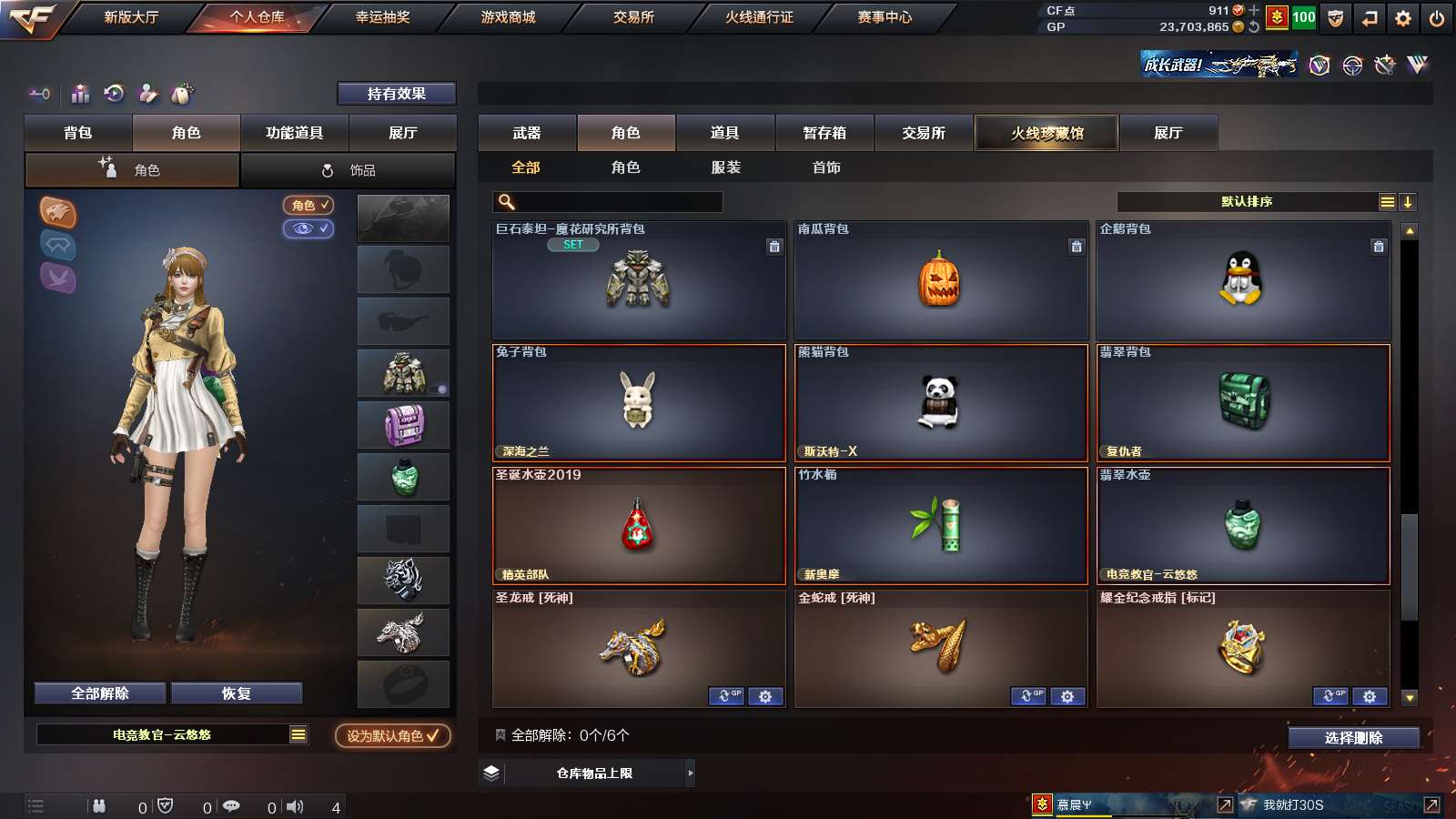Select the pumpkin backpack 南瓜背包 item
The width and height of the screenshot is (1456, 819).
pos(940,280)
